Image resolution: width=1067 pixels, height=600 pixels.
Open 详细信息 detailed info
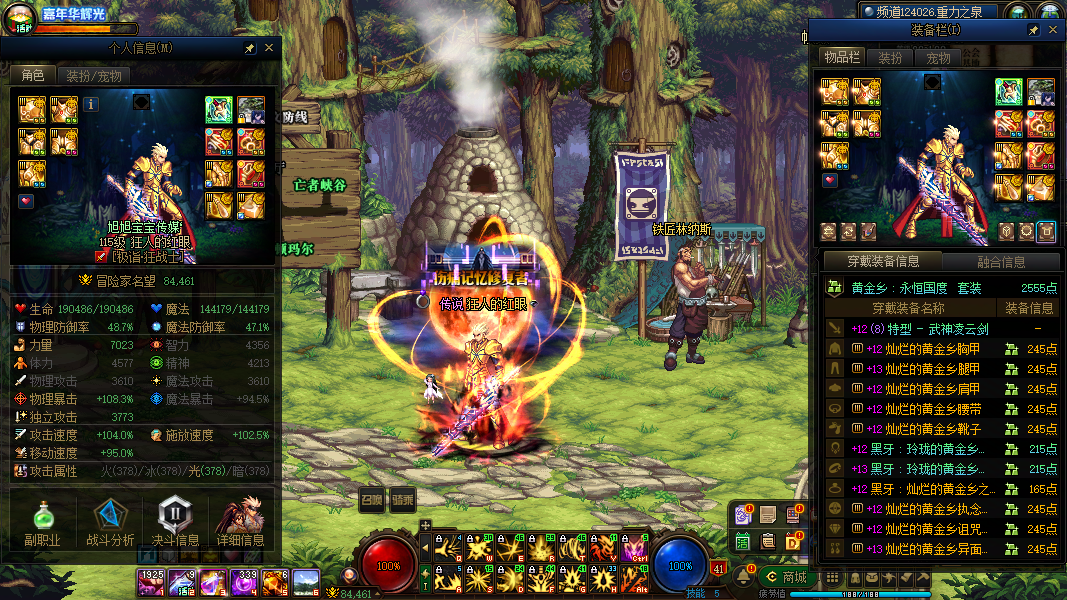coord(240,523)
